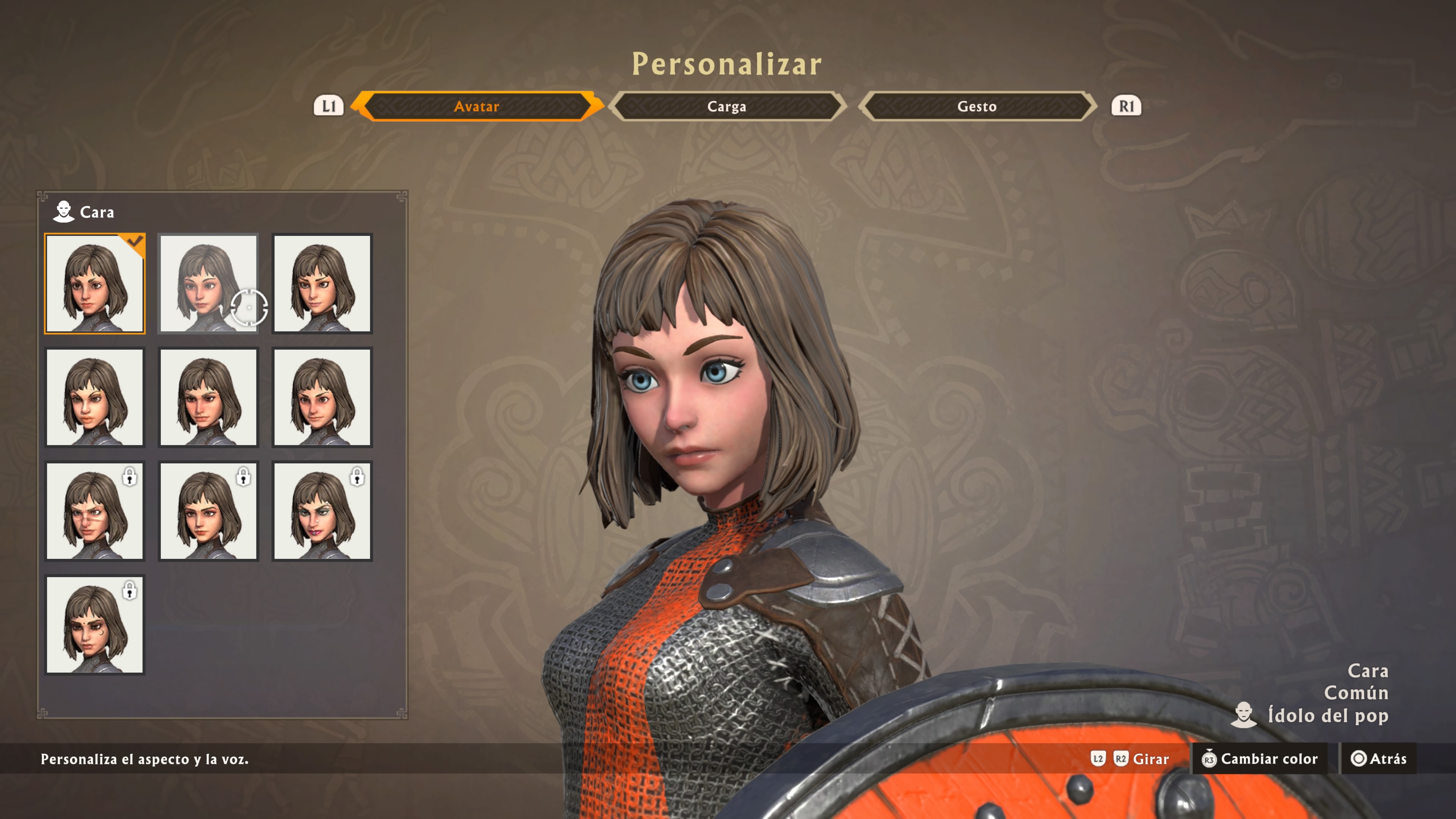
Task: Switch to the Gesto tab
Action: click(x=977, y=106)
